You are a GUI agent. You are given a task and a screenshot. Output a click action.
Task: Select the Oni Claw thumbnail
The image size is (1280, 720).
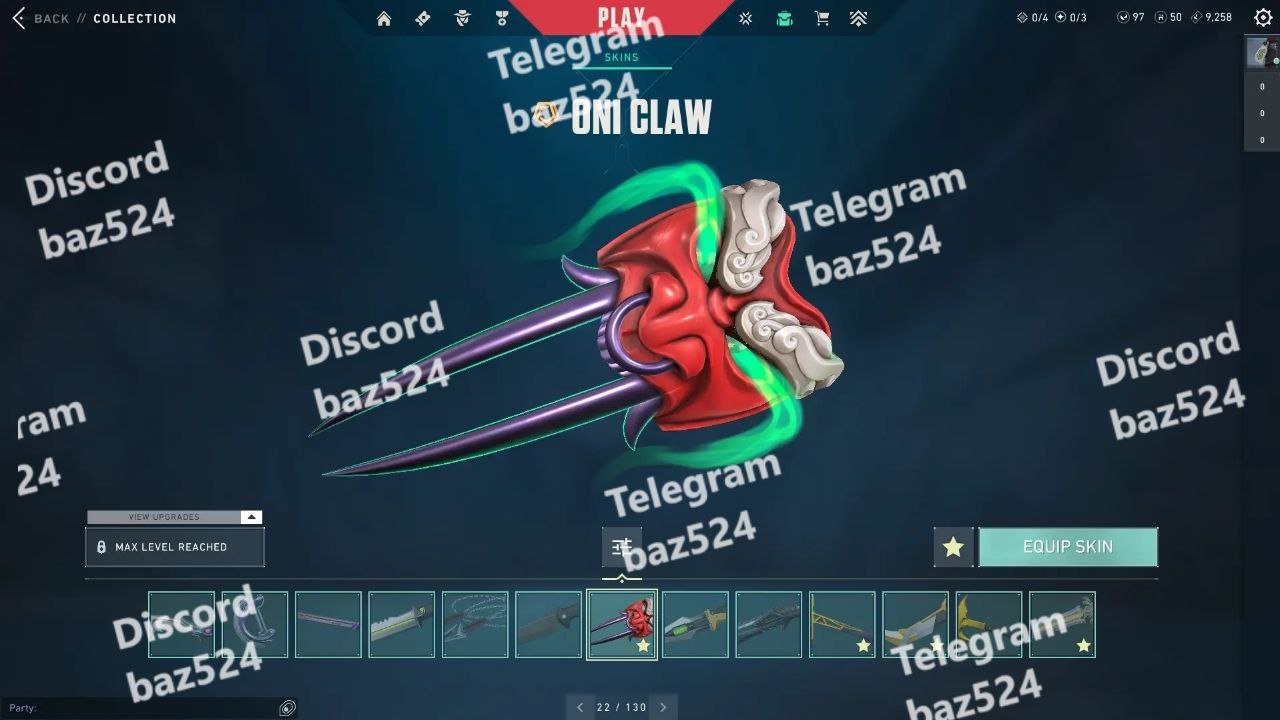pyautogui.click(x=622, y=625)
